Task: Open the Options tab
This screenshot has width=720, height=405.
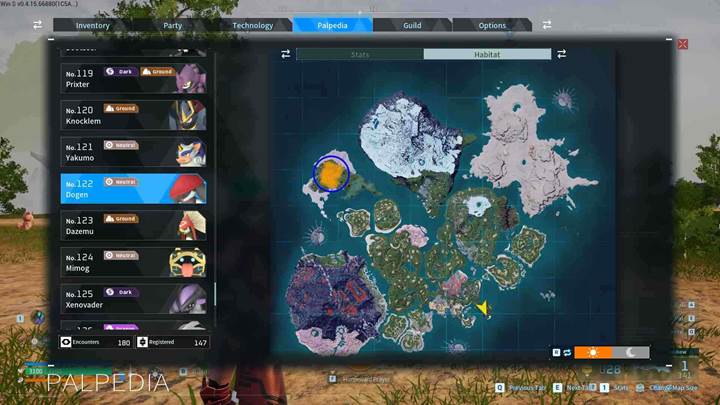Action: [x=492, y=25]
